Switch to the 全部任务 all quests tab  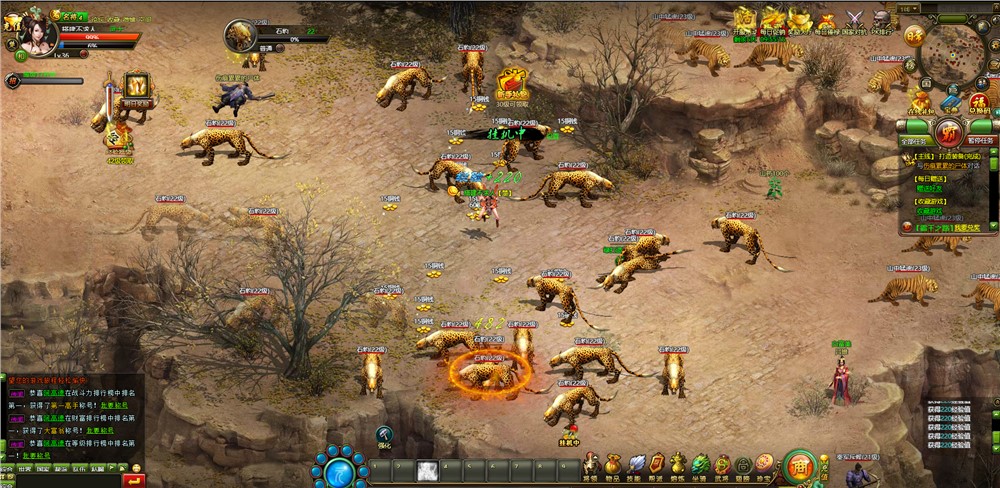(x=915, y=142)
